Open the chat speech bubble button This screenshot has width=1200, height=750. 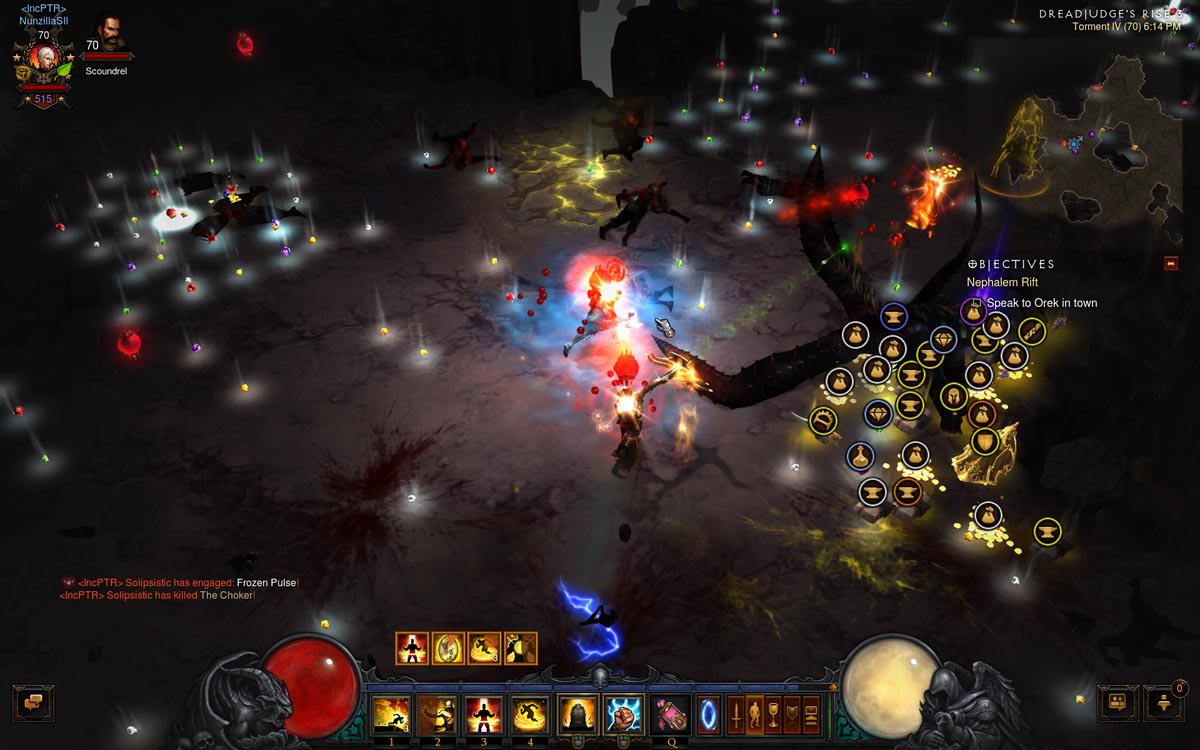pyautogui.click(x=33, y=702)
